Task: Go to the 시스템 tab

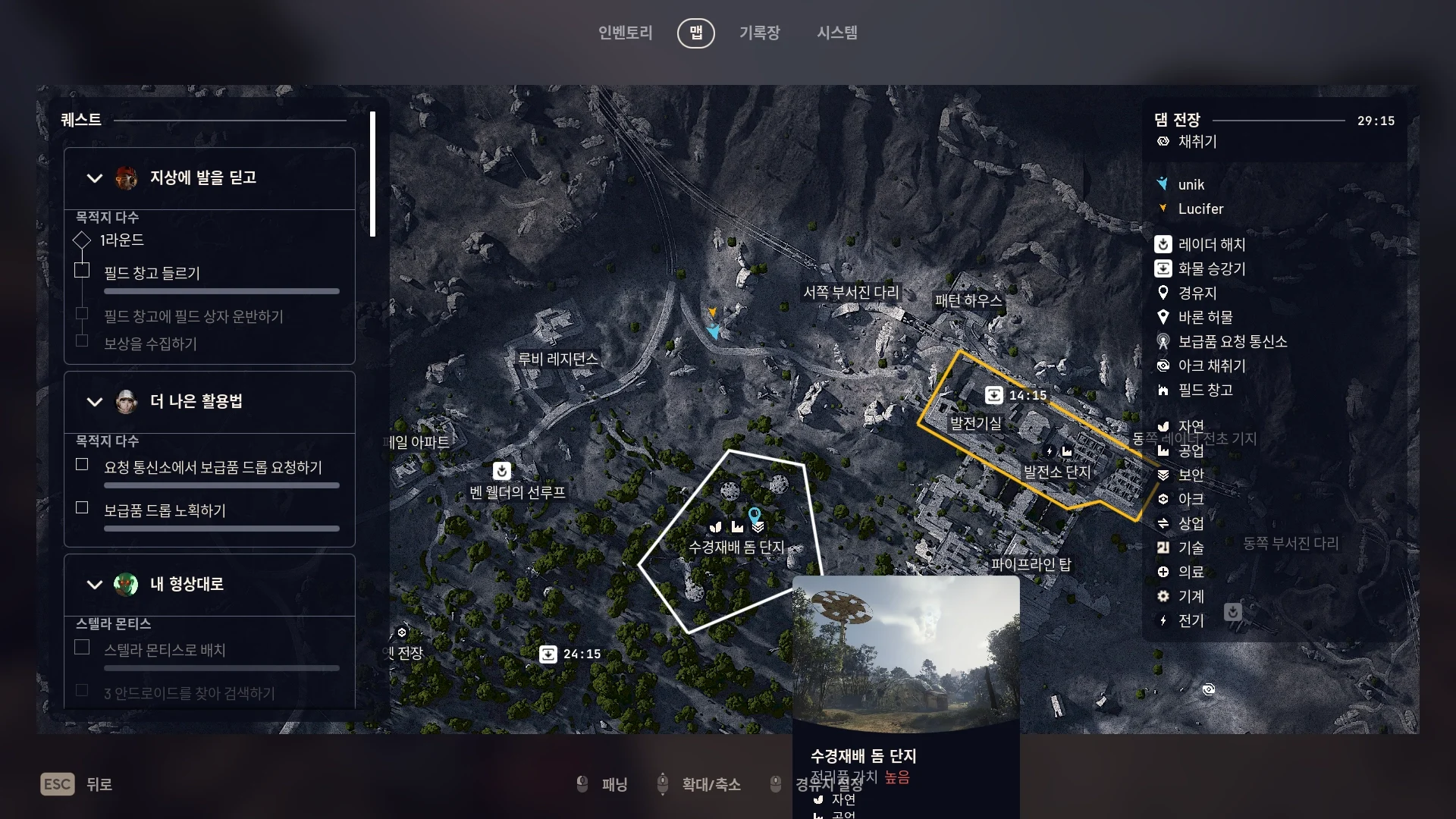Action: 837,33
